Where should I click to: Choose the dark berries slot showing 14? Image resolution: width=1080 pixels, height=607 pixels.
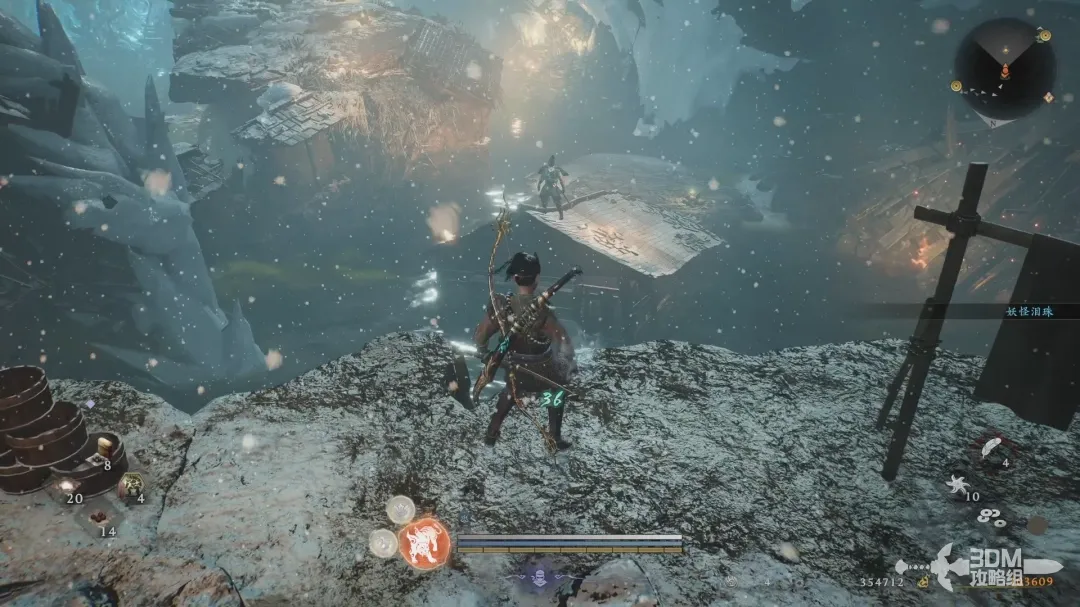[x=99, y=518]
